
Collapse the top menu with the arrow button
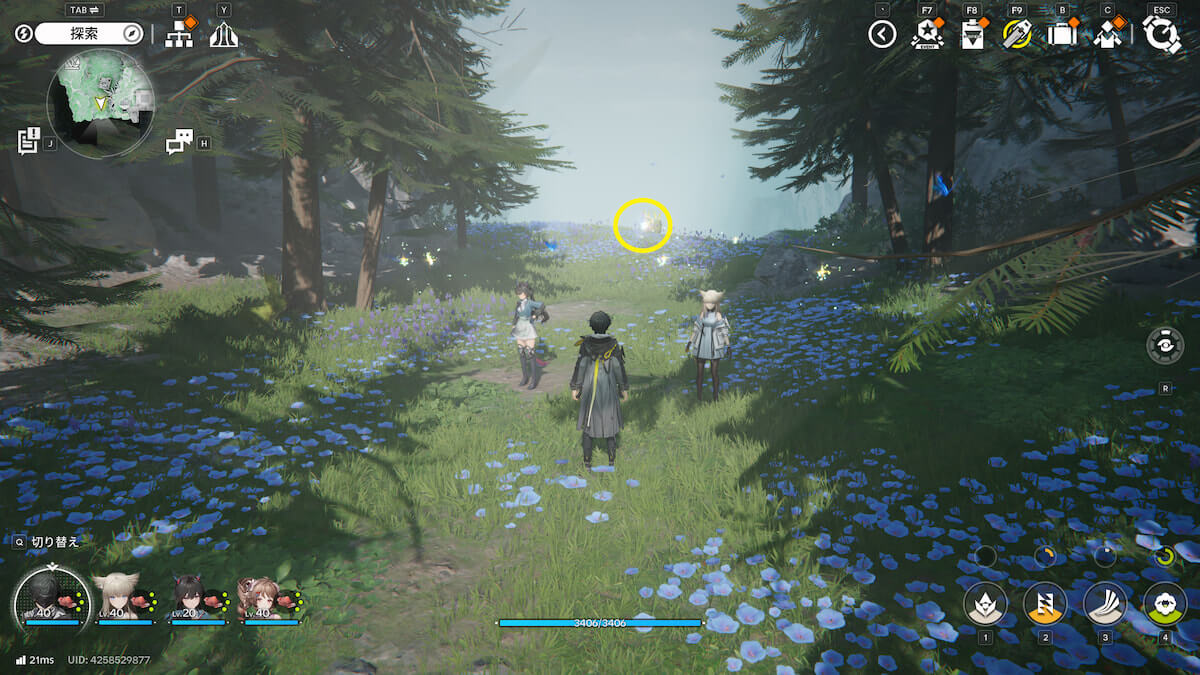[881, 35]
